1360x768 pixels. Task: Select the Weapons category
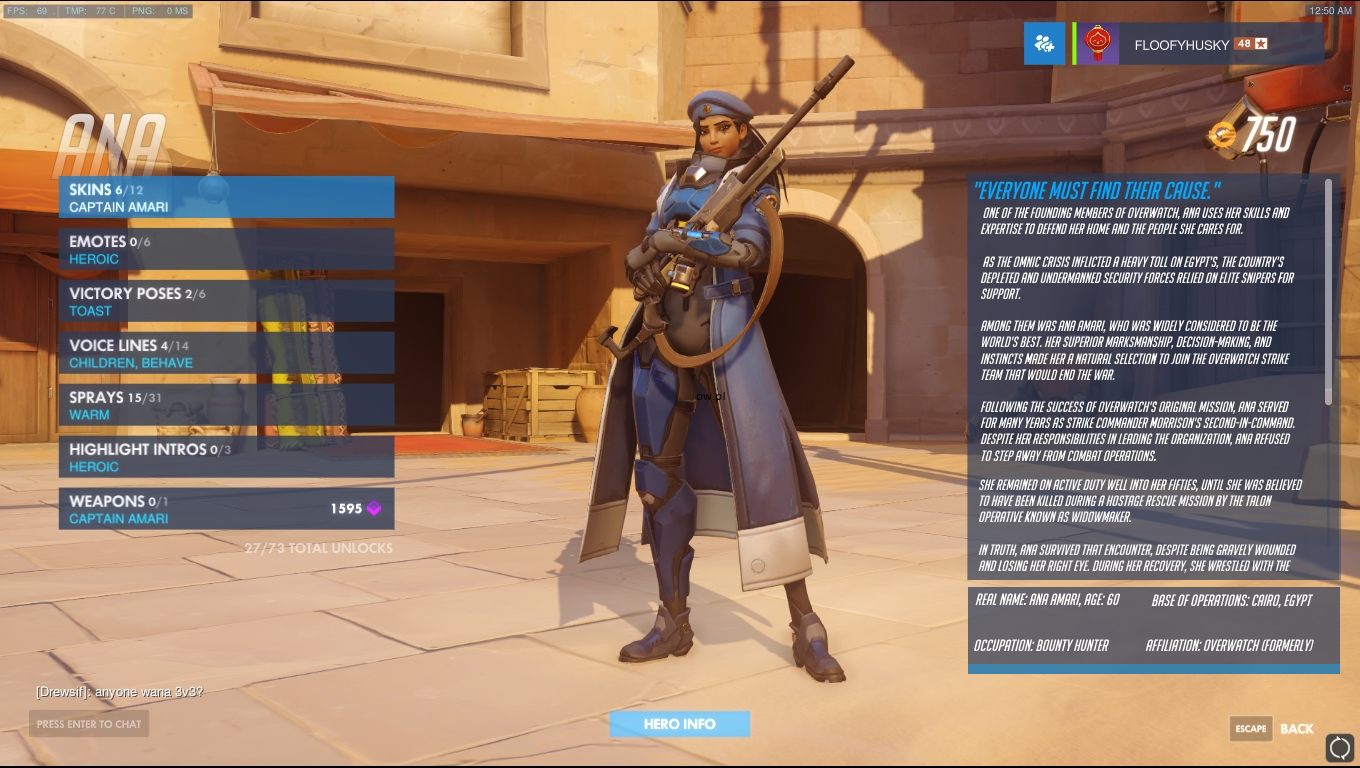coord(226,509)
